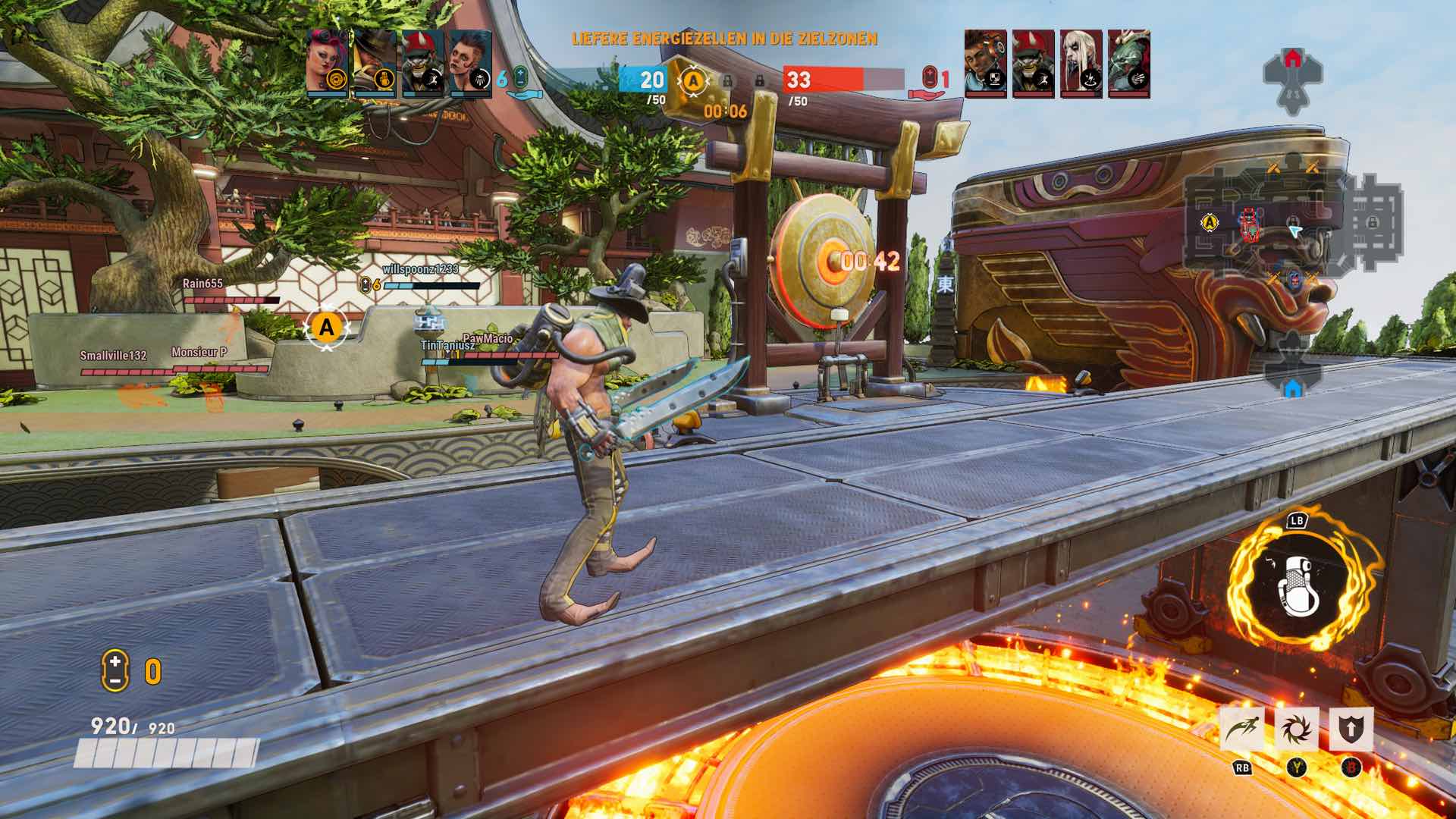Viewport: 1456px width, 819px height.
Task: Click the blue home base icon on the minimap
Action: [x=1293, y=388]
